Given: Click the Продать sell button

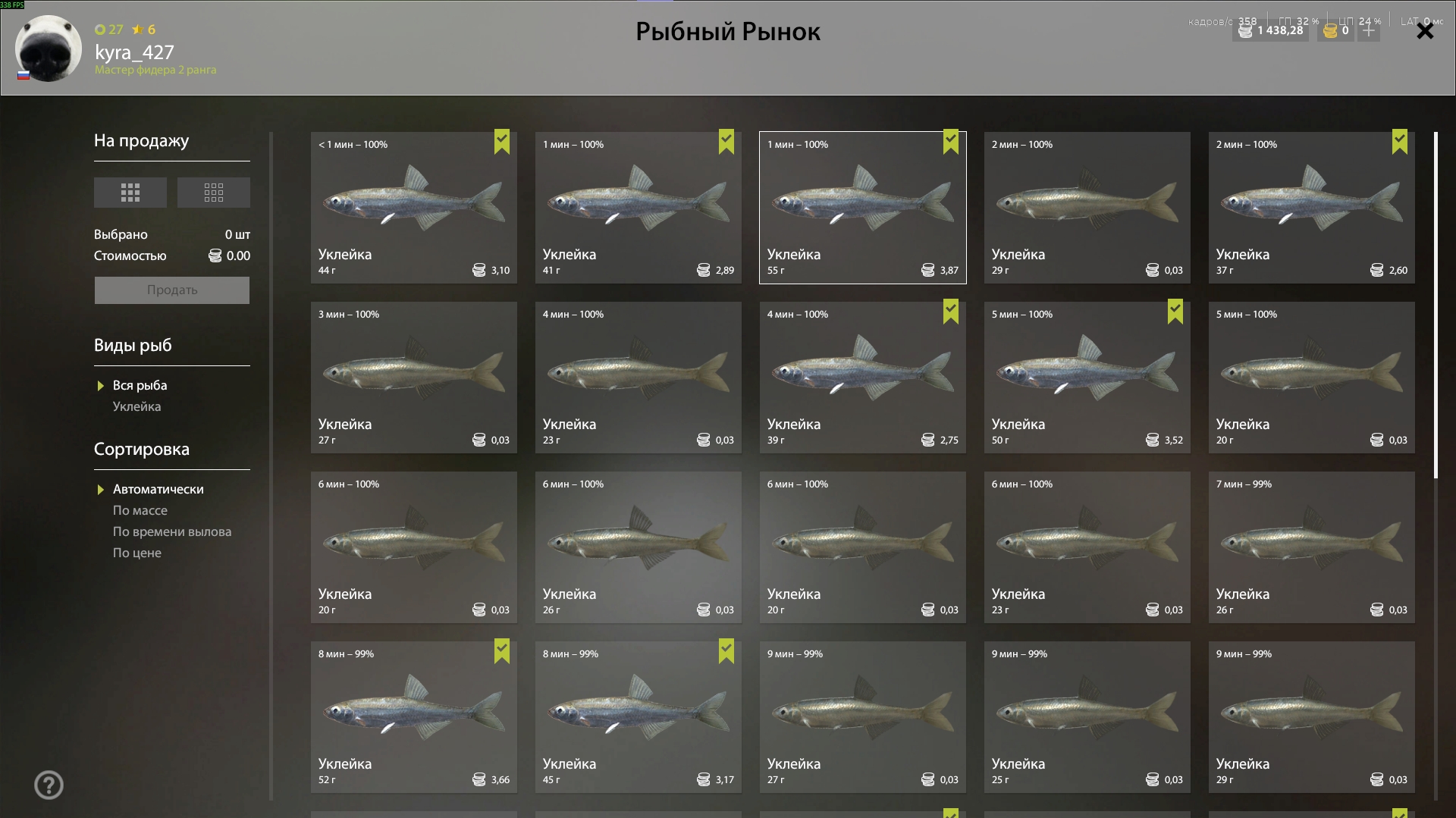Looking at the screenshot, I should coord(172,290).
